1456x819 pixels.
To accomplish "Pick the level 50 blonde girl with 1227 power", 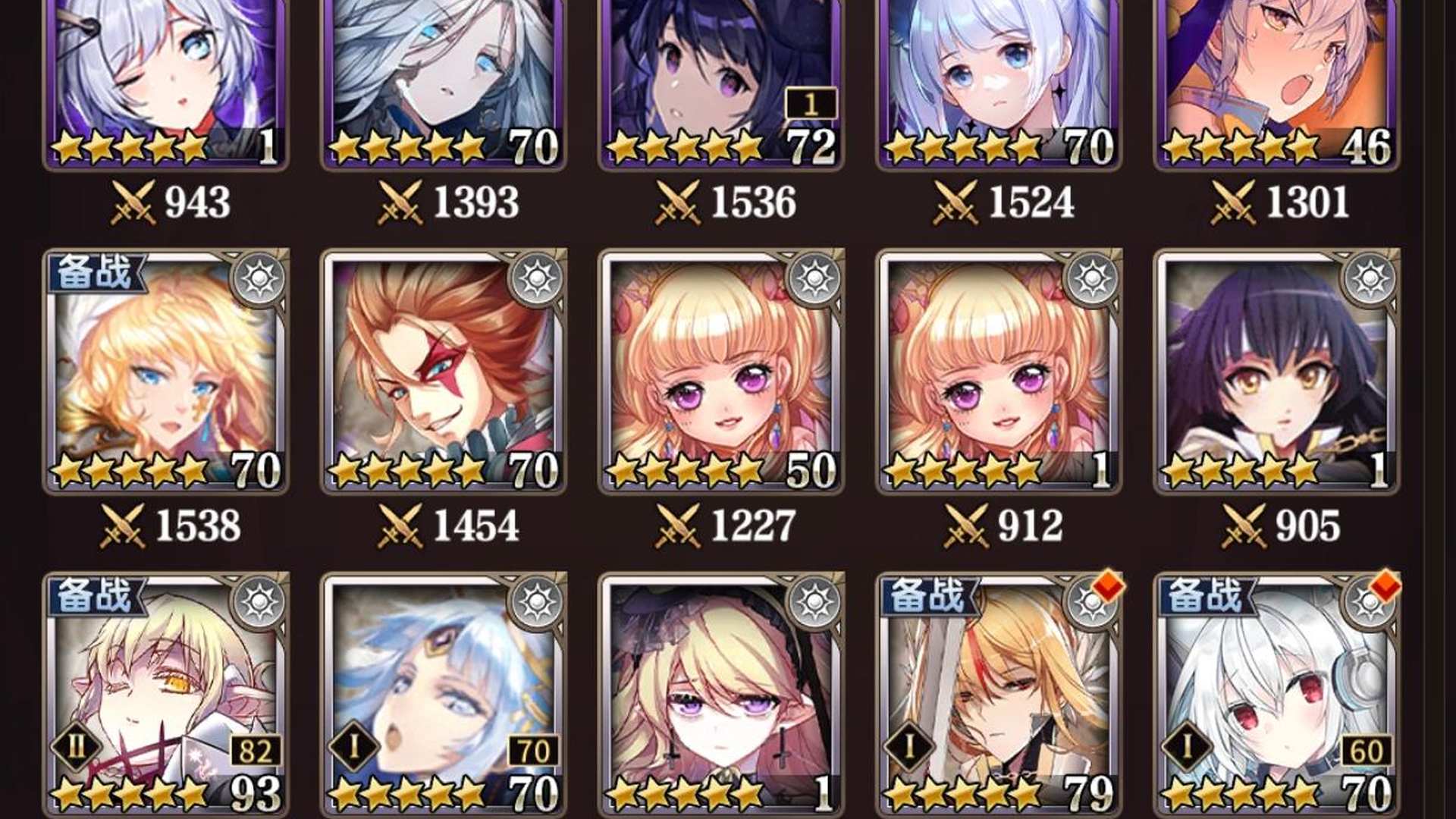I will tap(720, 372).
